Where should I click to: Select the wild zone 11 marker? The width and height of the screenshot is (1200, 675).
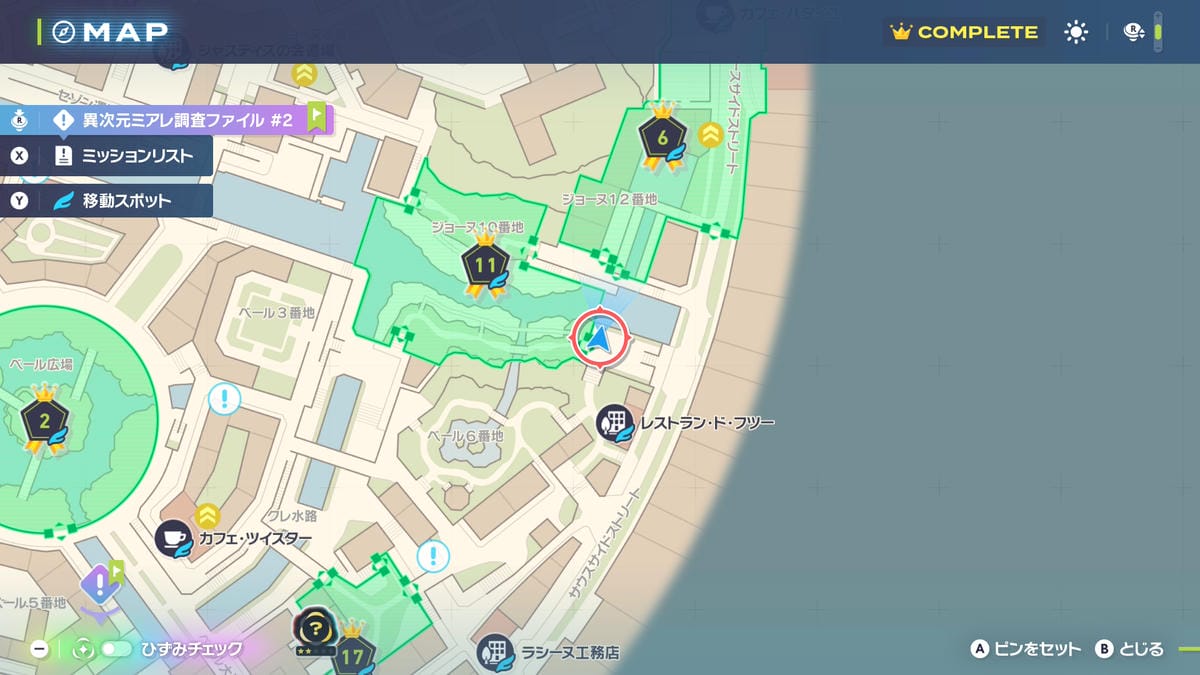486,267
